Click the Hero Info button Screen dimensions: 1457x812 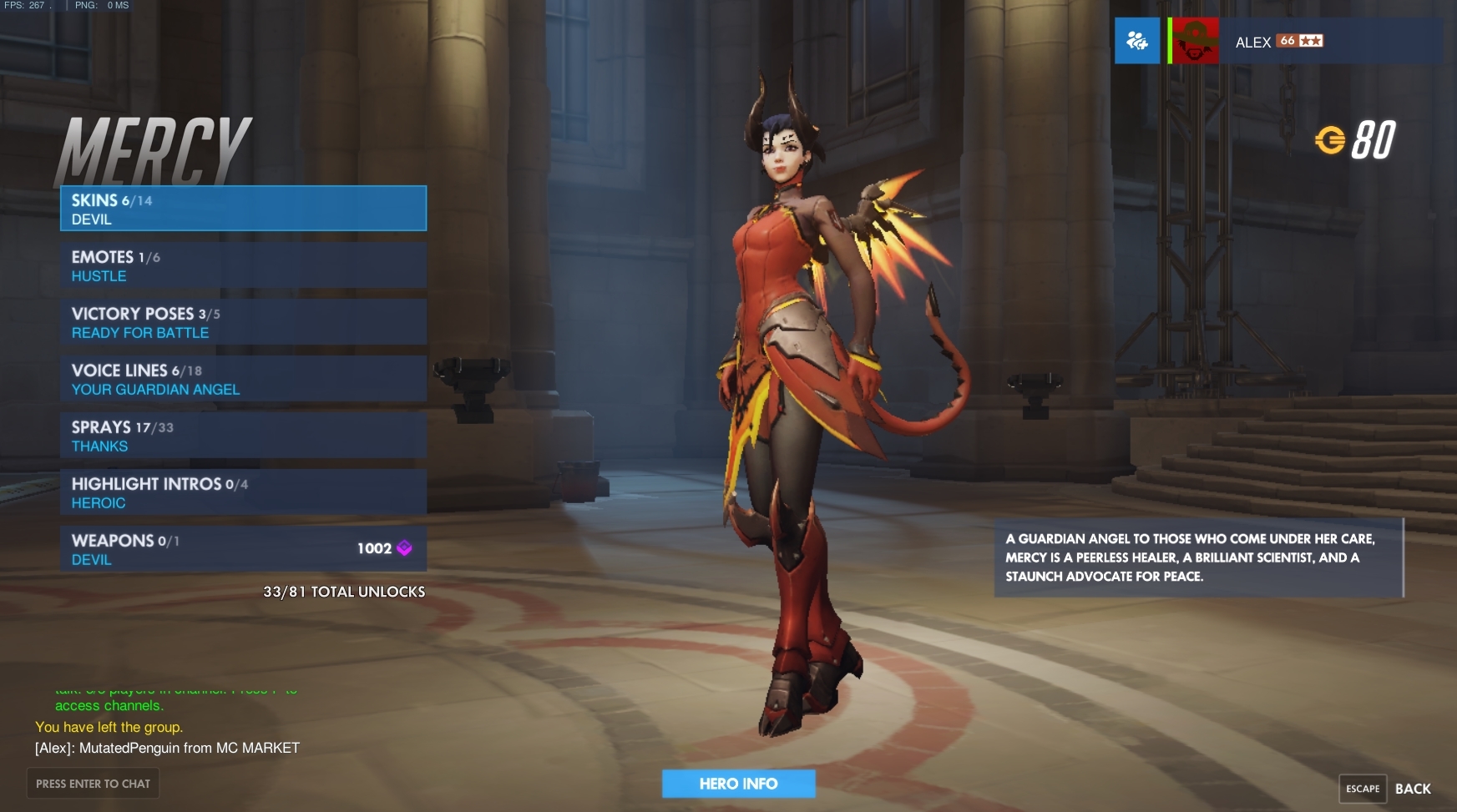click(x=738, y=784)
